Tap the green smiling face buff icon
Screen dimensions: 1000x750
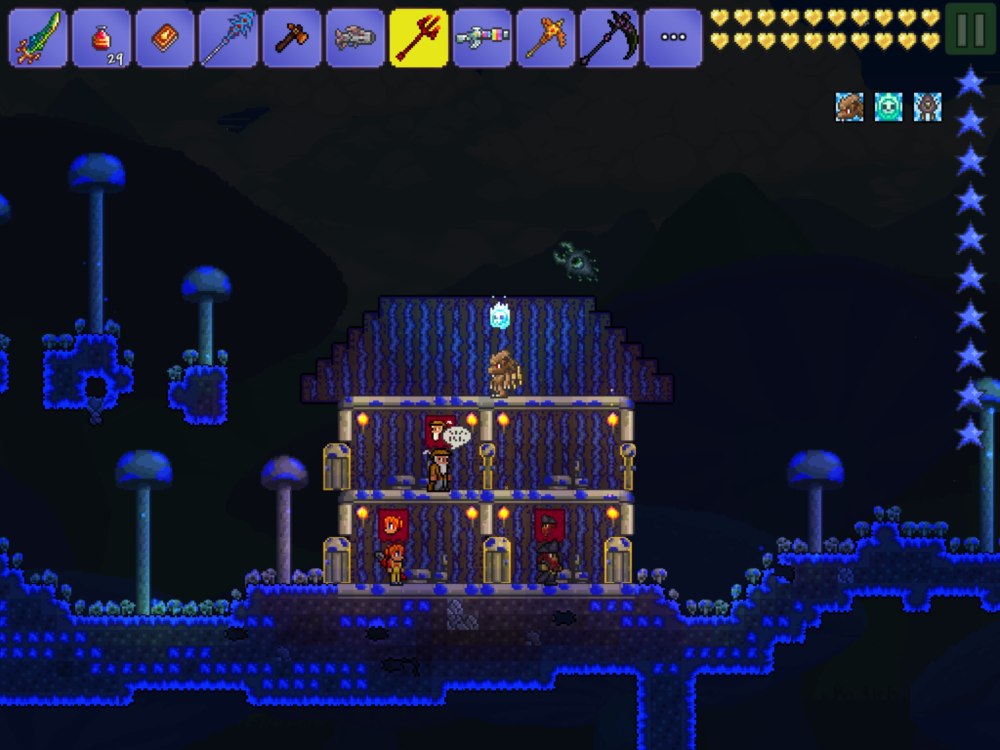pos(889,107)
